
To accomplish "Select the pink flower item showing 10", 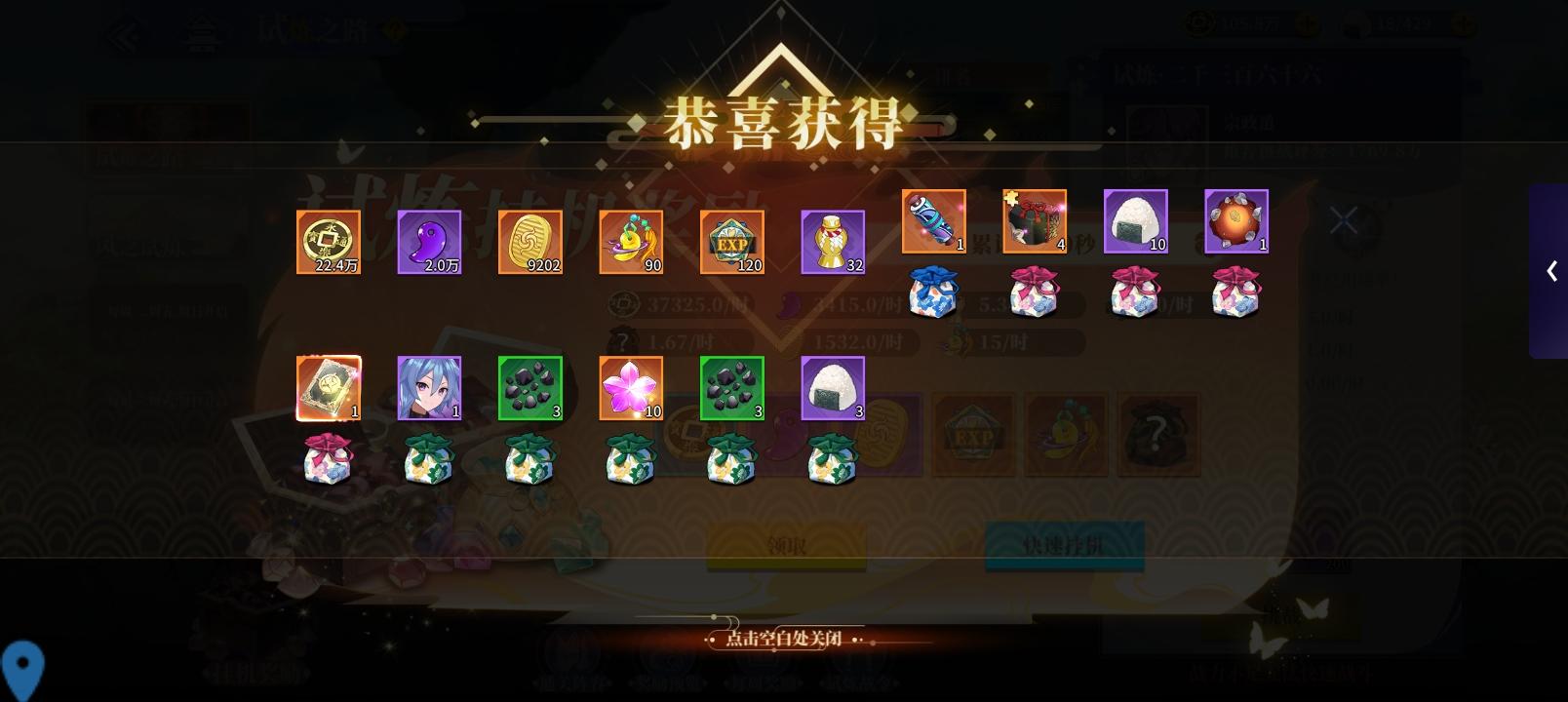I will point(631,387).
